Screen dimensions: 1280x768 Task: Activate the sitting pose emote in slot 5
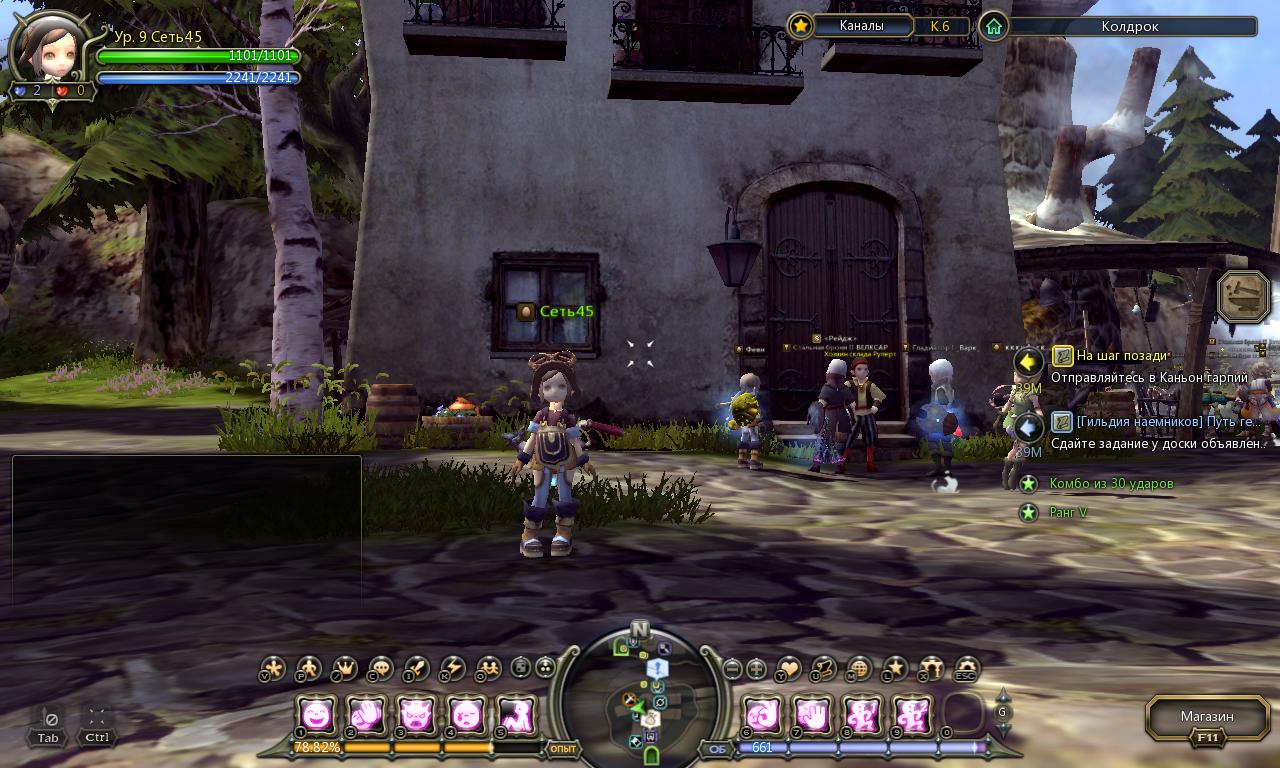coord(516,715)
